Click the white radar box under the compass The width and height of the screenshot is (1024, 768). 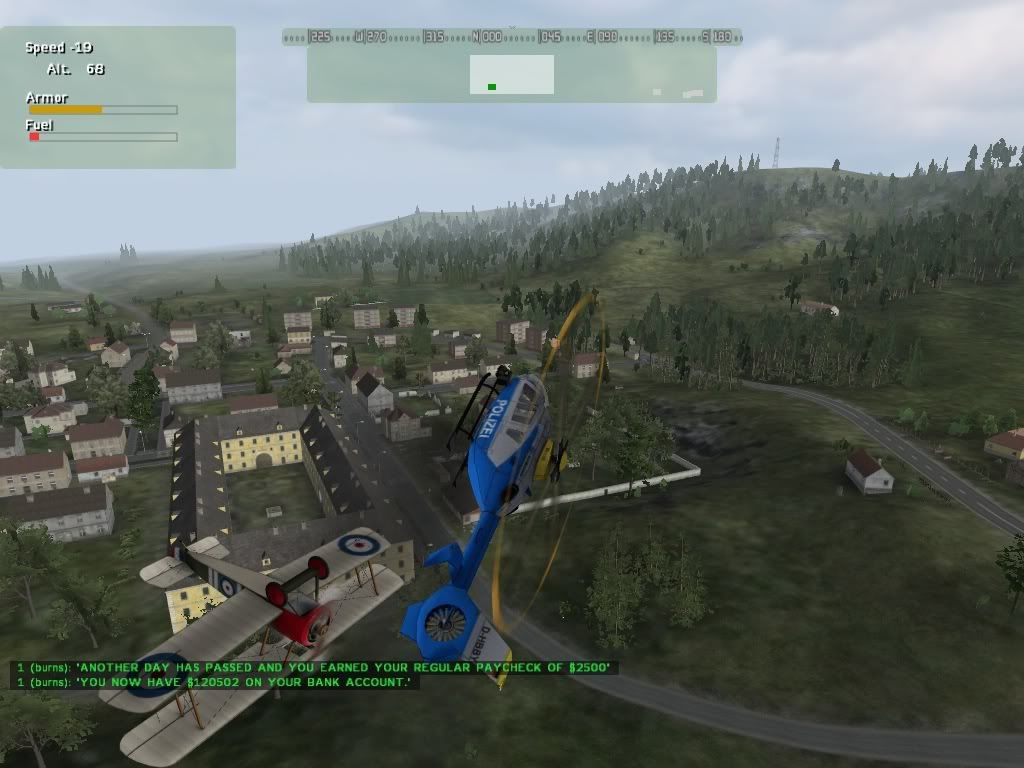pos(512,74)
